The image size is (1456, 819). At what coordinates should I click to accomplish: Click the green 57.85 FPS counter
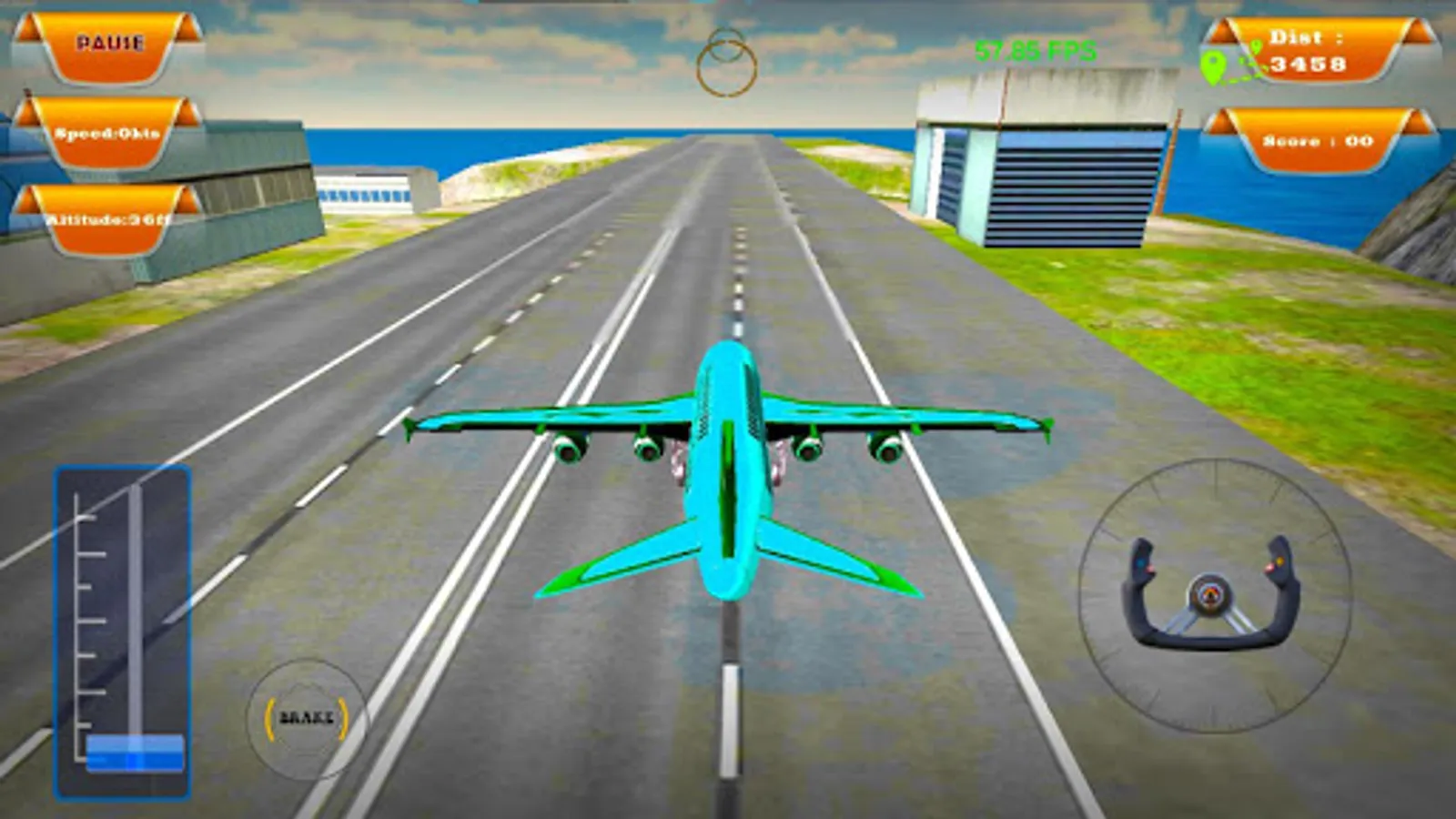pos(1035,50)
